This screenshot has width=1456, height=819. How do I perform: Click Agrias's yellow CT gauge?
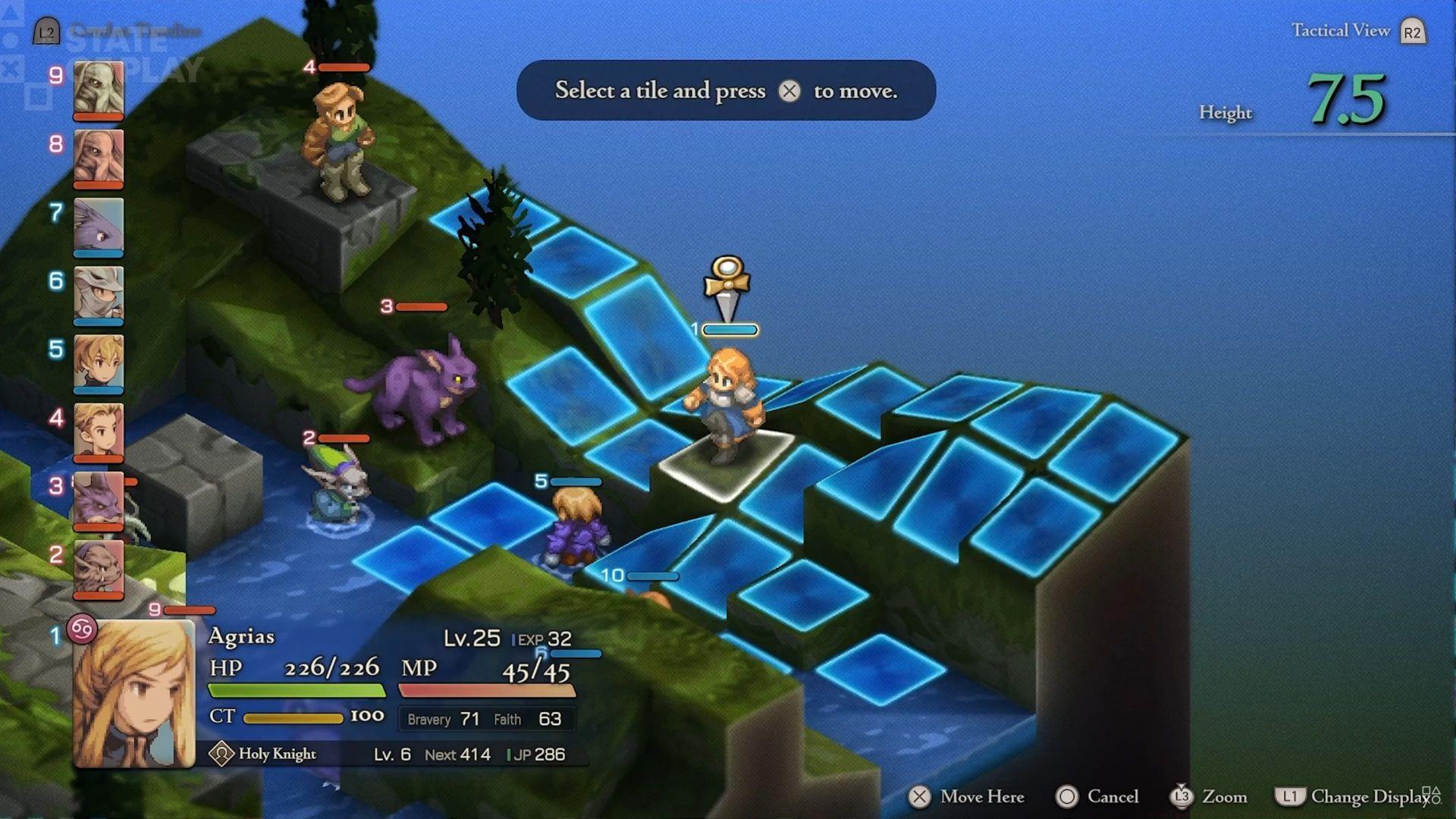(296, 716)
